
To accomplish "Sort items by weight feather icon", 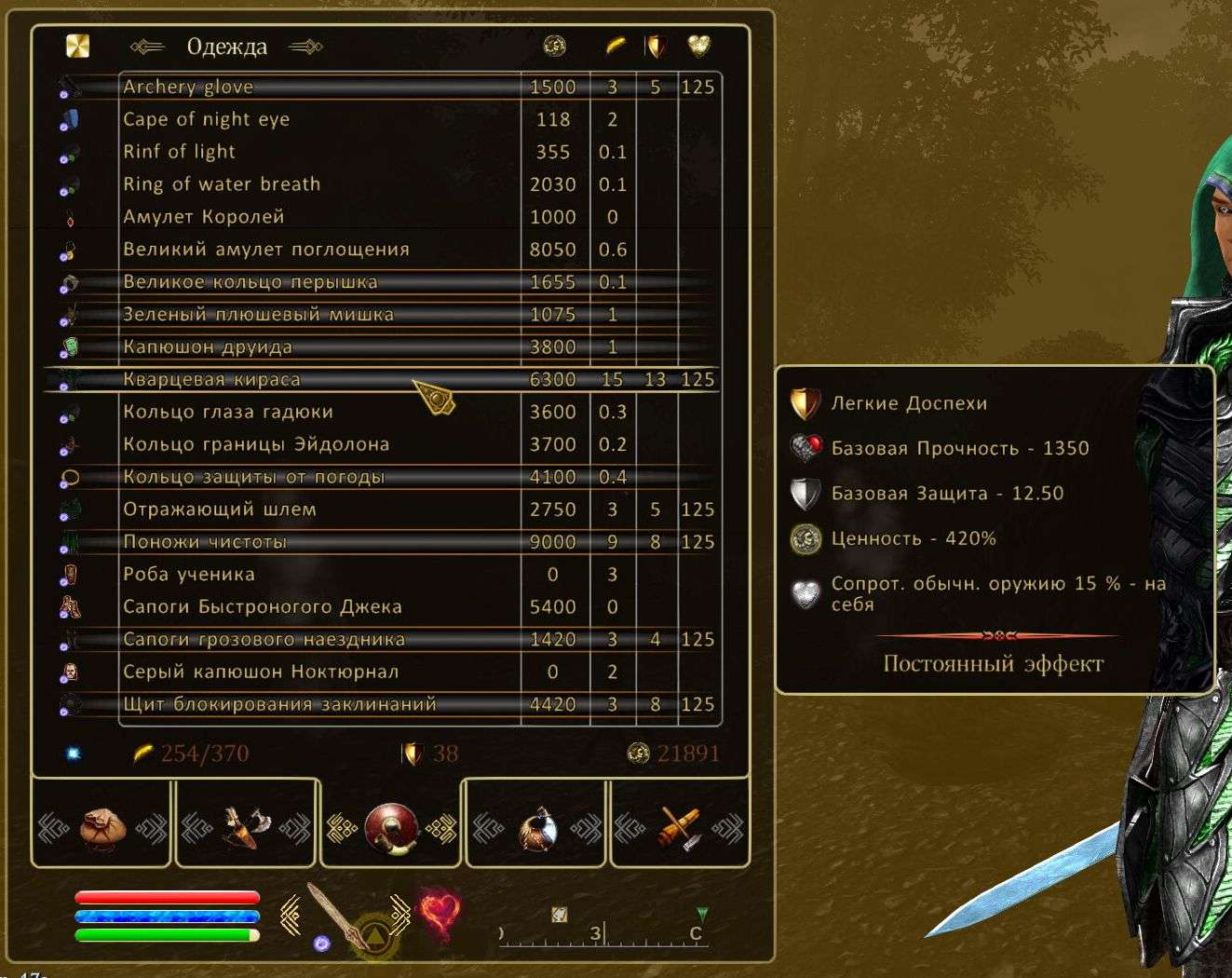I will (x=615, y=46).
